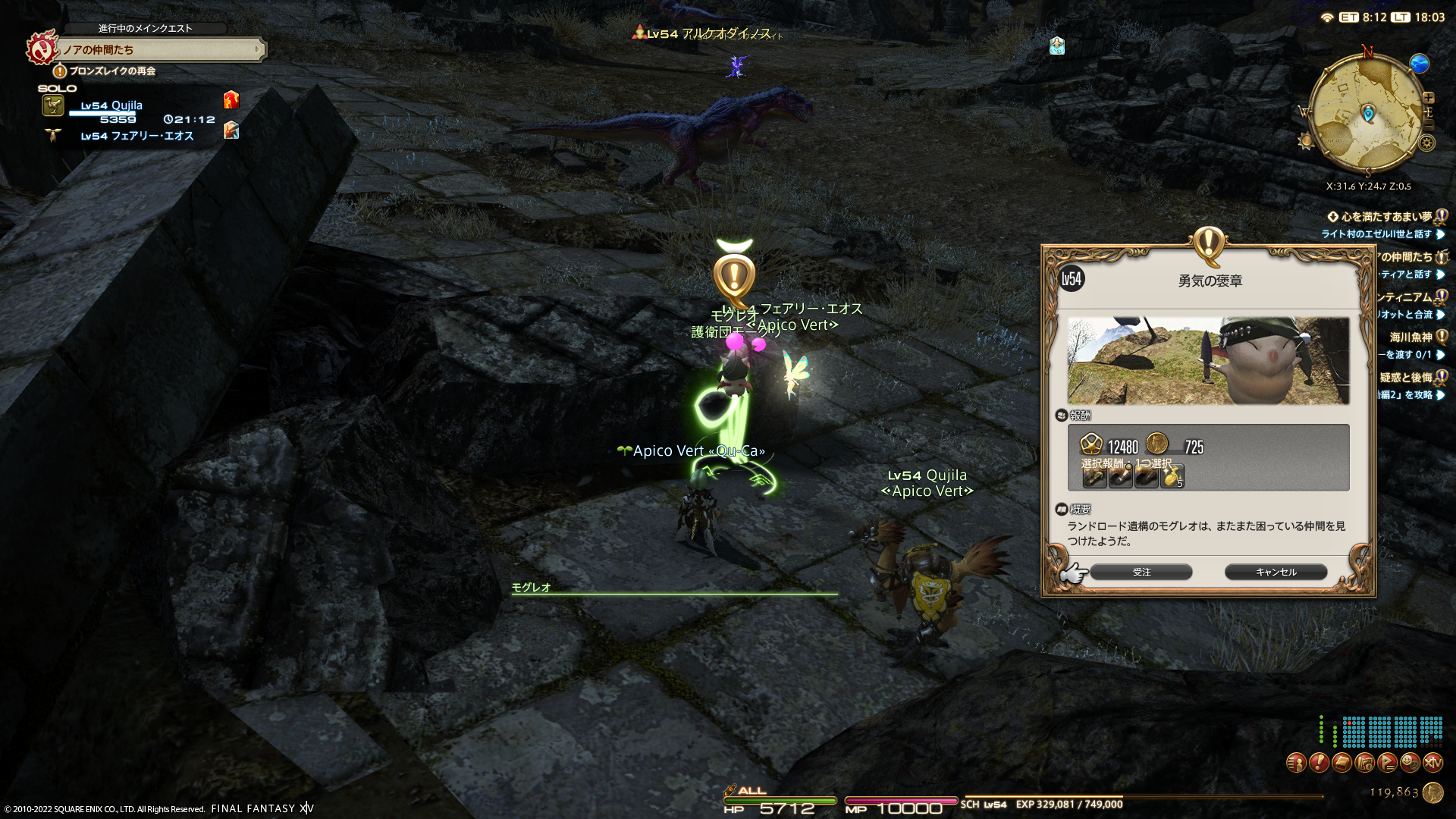Open the minimap settings gear

tap(1427, 143)
